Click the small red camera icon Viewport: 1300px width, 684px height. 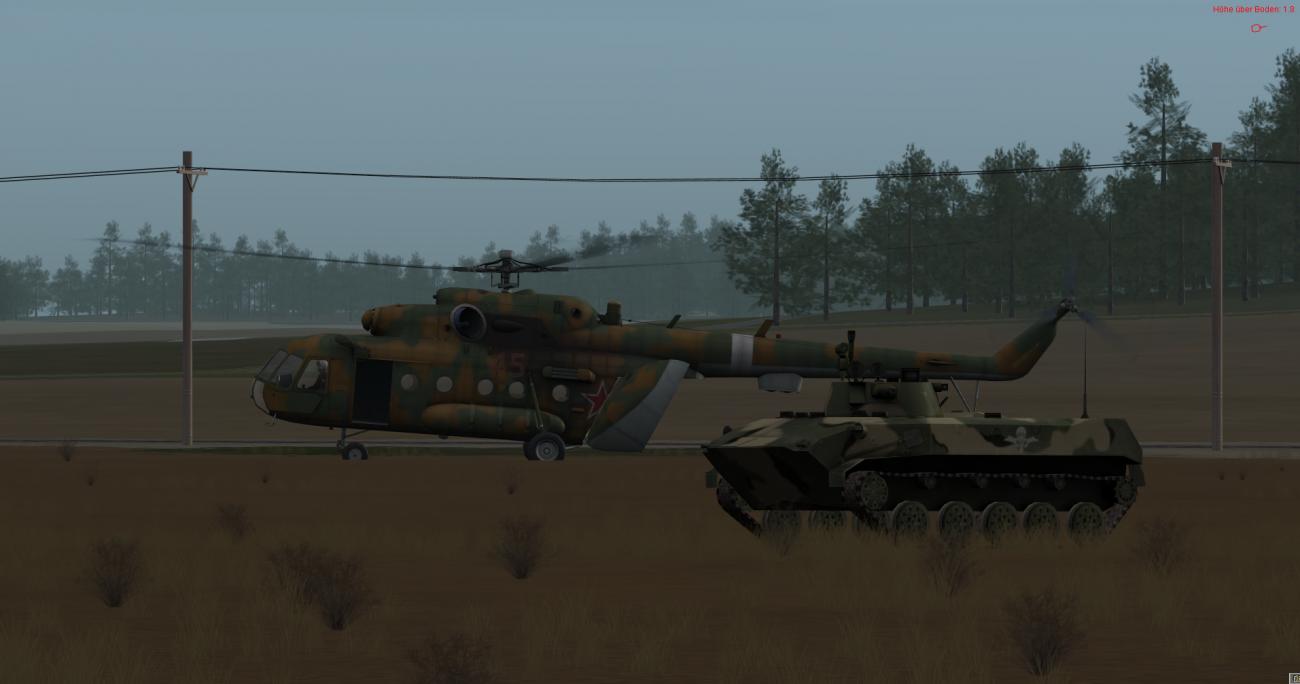[x=1258, y=28]
